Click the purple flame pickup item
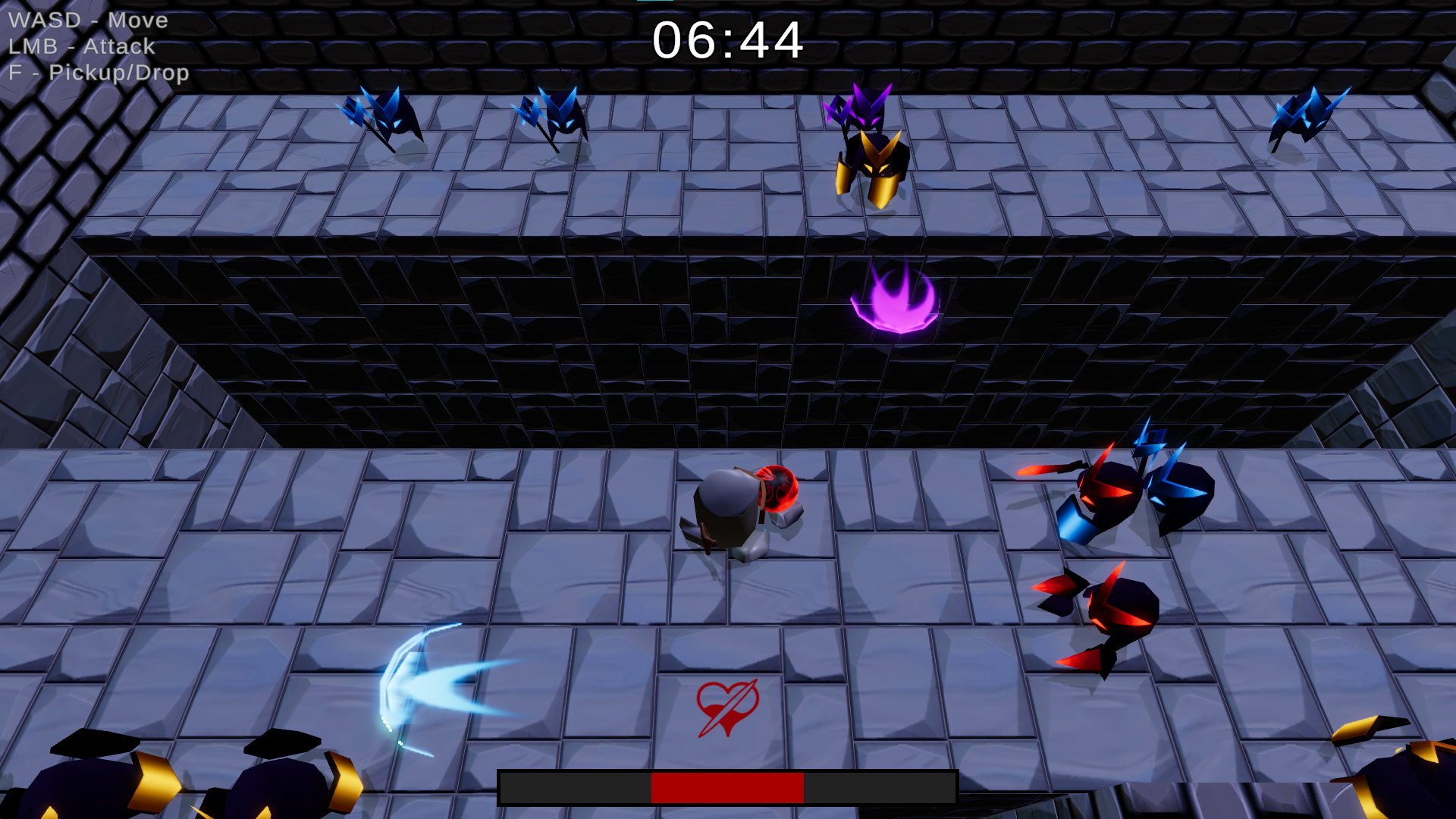1456x819 pixels. coord(895,302)
